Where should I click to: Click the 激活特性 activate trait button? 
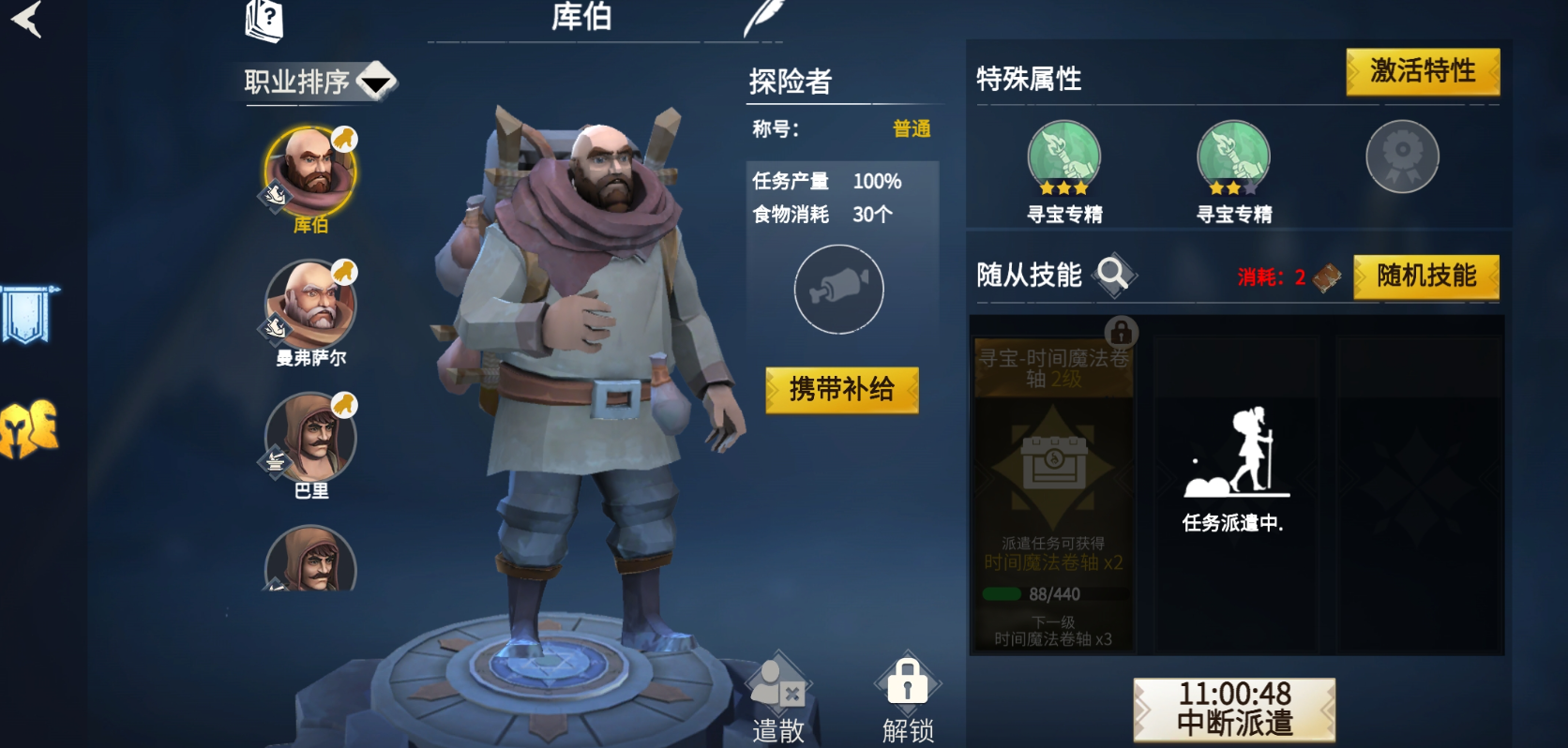[x=1422, y=70]
